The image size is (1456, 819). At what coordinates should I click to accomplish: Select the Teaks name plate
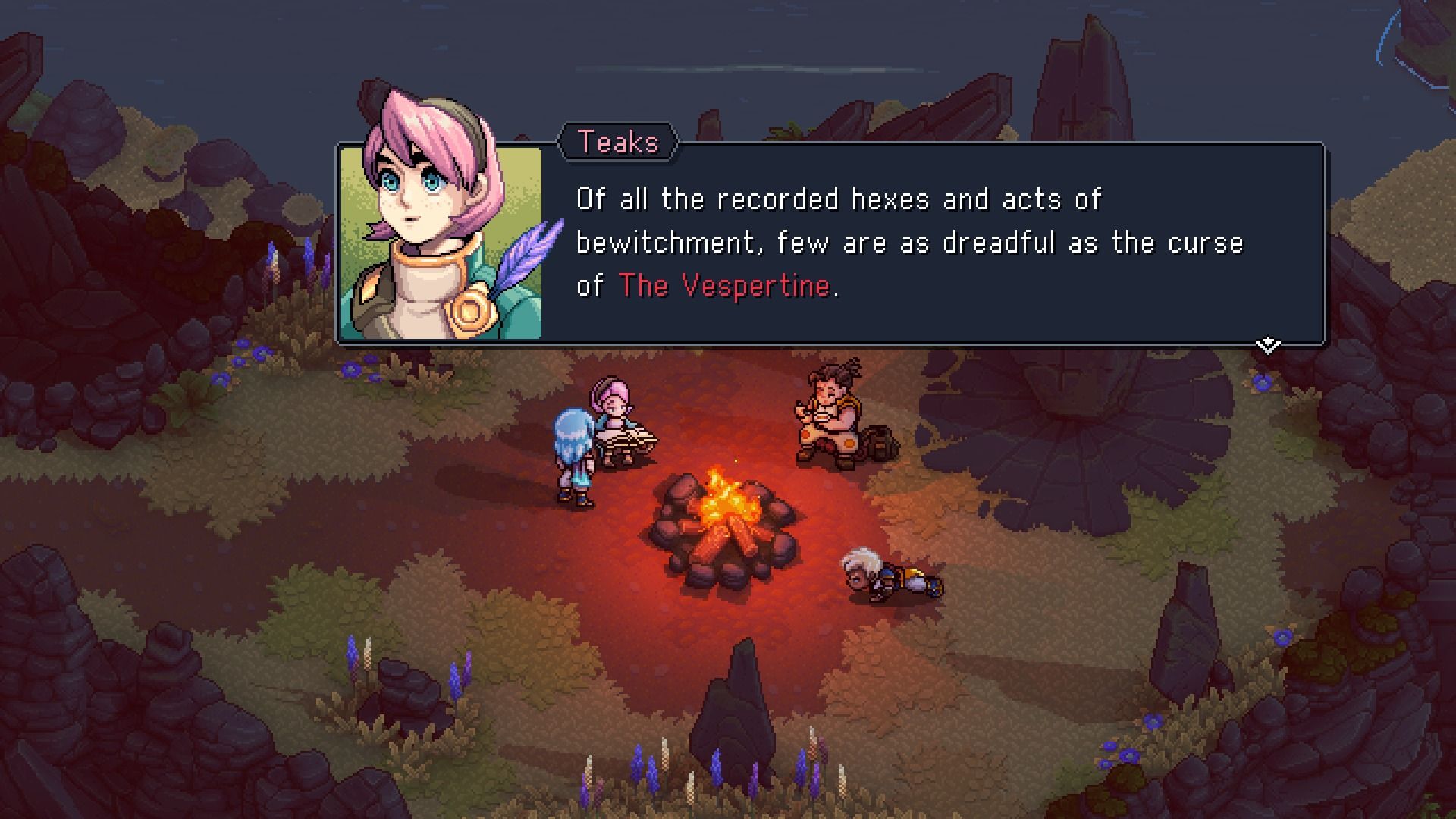618,141
